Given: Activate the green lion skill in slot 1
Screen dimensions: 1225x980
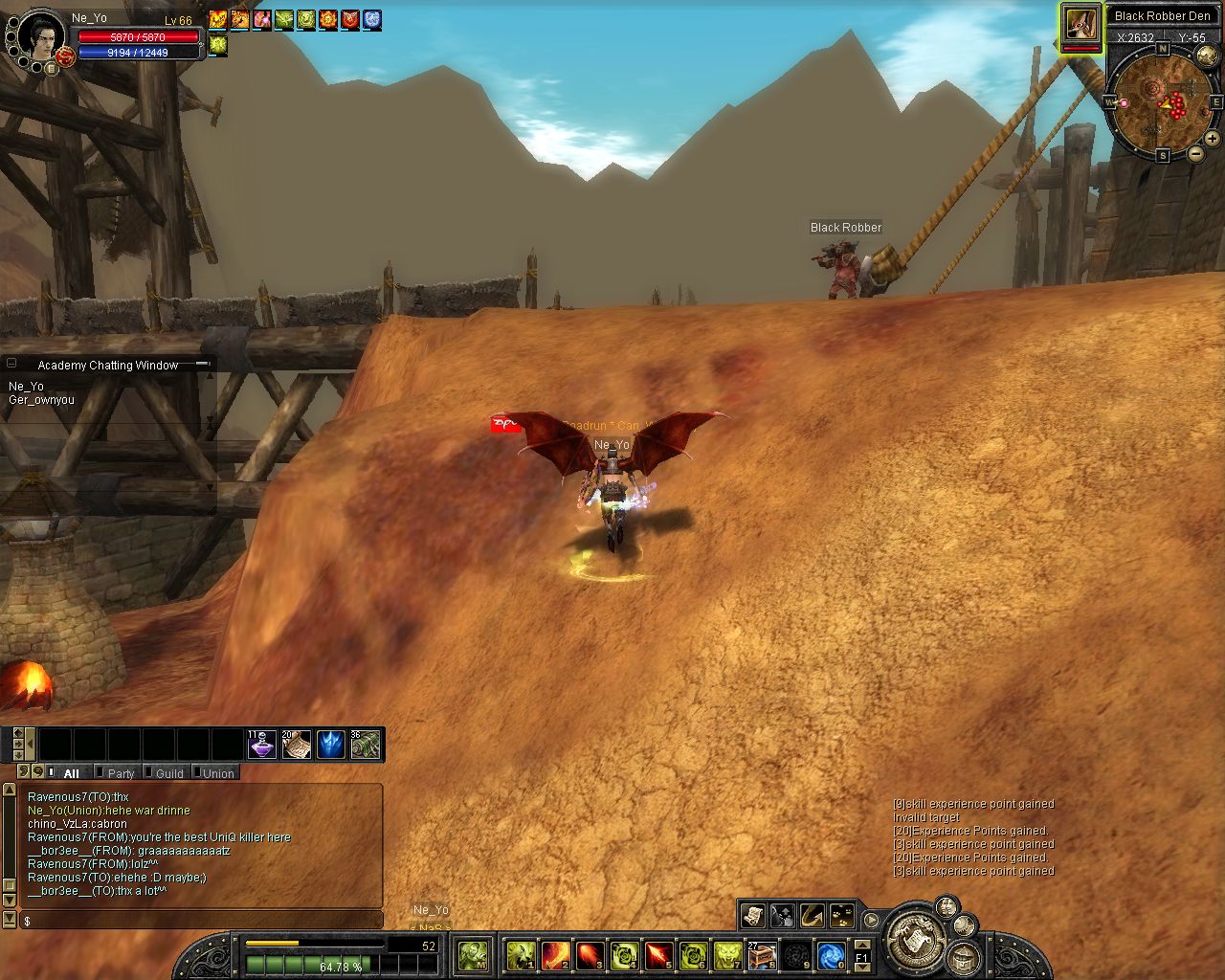Looking at the screenshot, I should [521, 955].
